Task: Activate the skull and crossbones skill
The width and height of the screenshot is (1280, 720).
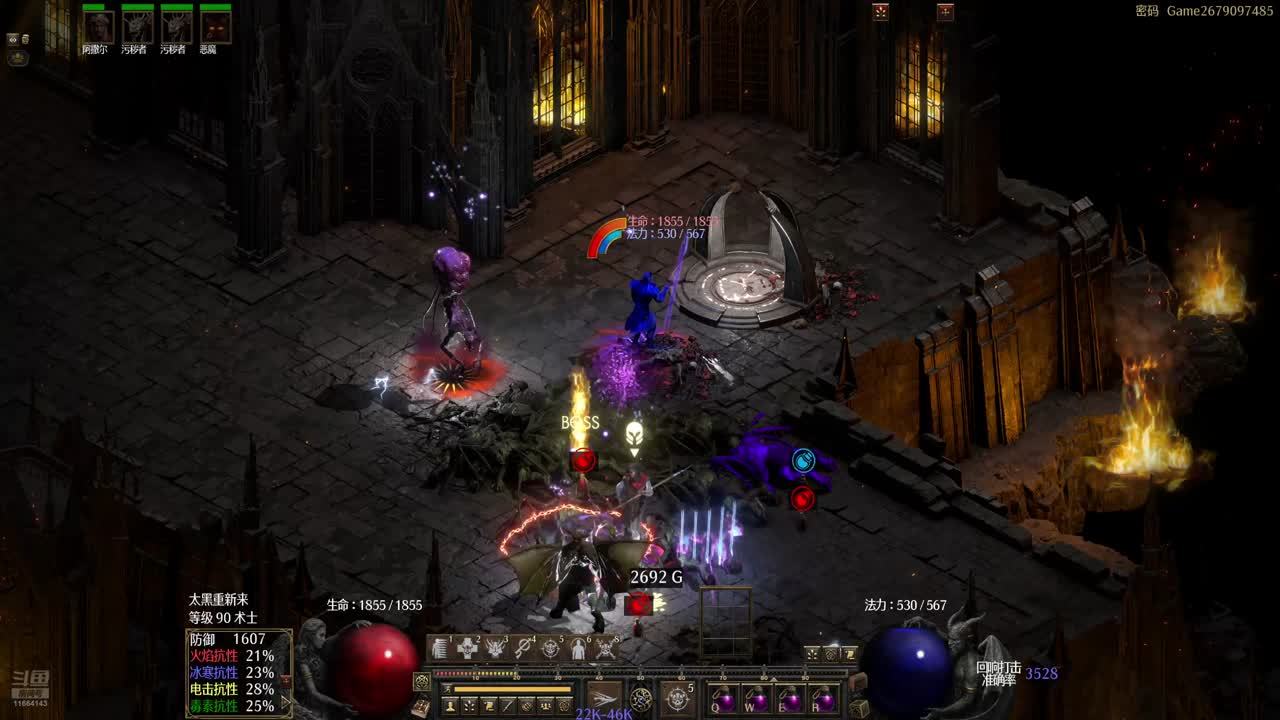Action: tap(605, 648)
